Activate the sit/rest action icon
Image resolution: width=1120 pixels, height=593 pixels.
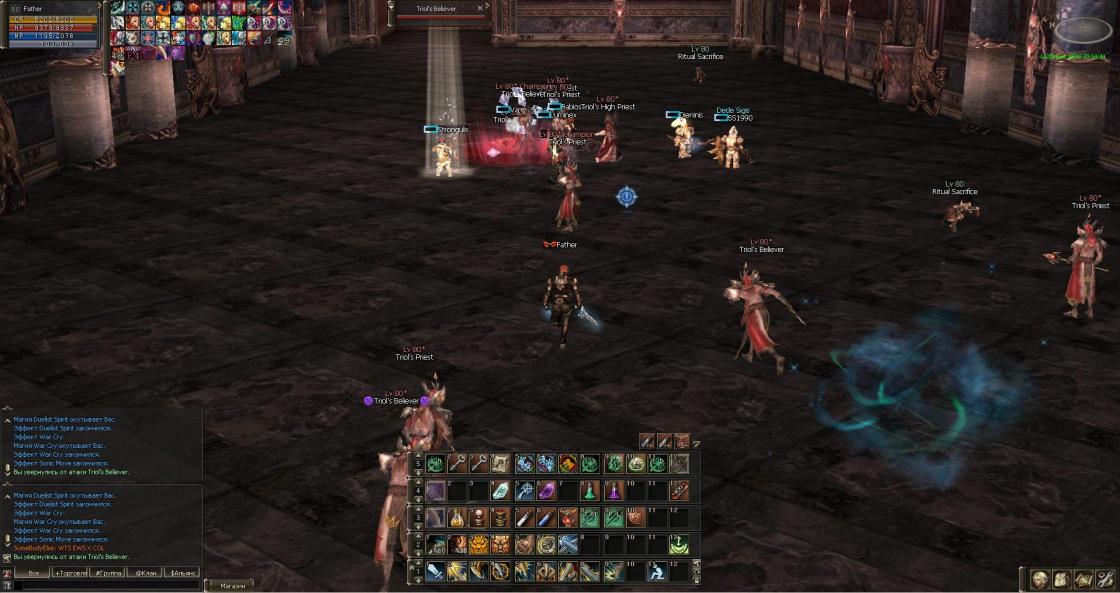tap(656, 571)
